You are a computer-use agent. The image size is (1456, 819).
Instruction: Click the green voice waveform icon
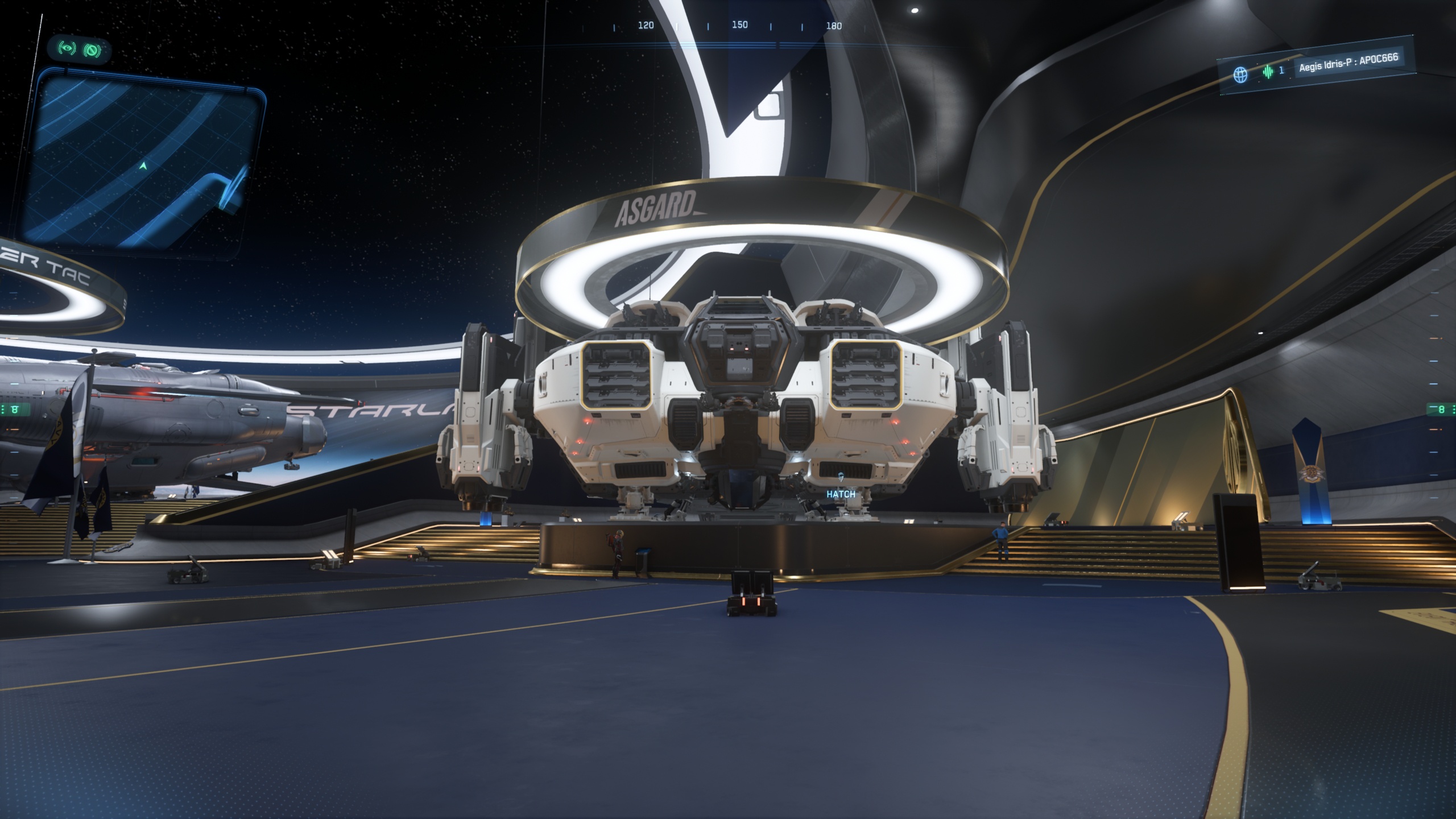click(1267, 72)
